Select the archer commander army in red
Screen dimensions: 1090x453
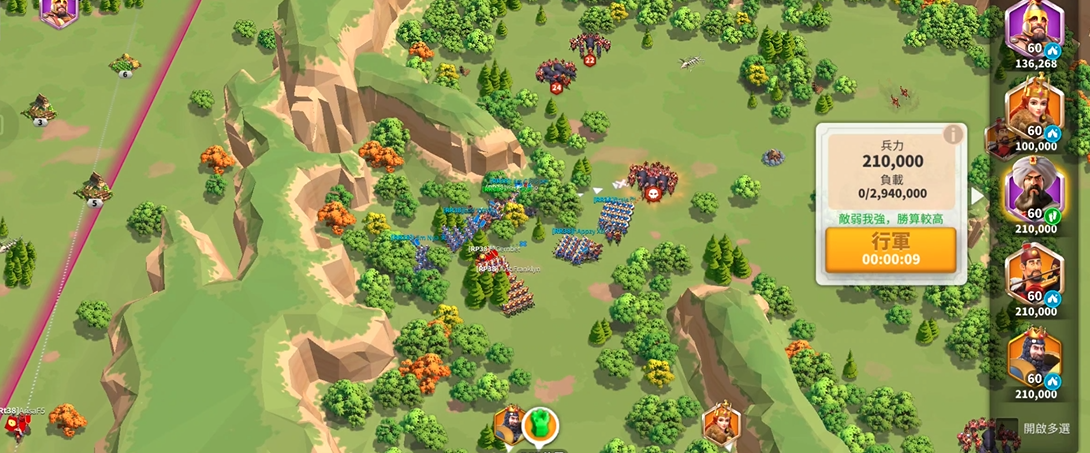pyautogui.click(x=1034, y=272)
